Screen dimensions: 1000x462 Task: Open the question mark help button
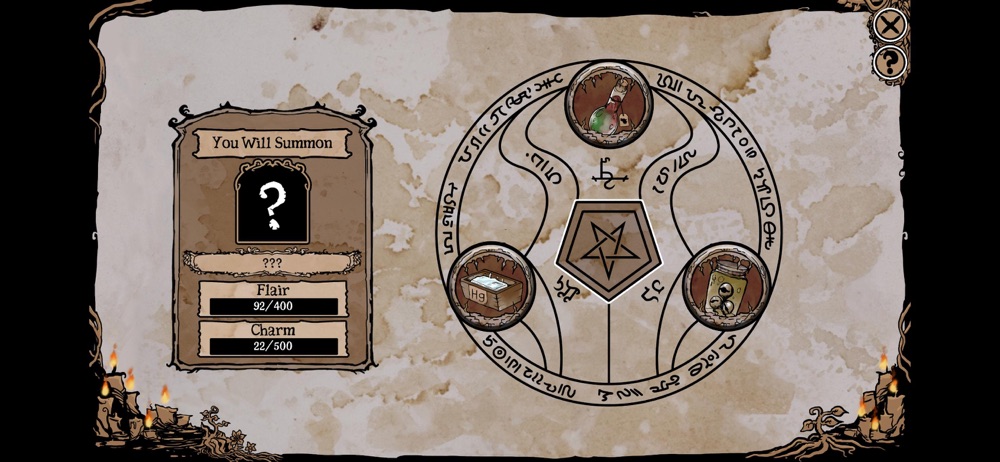pyautogui.click(x=889, y=62)
